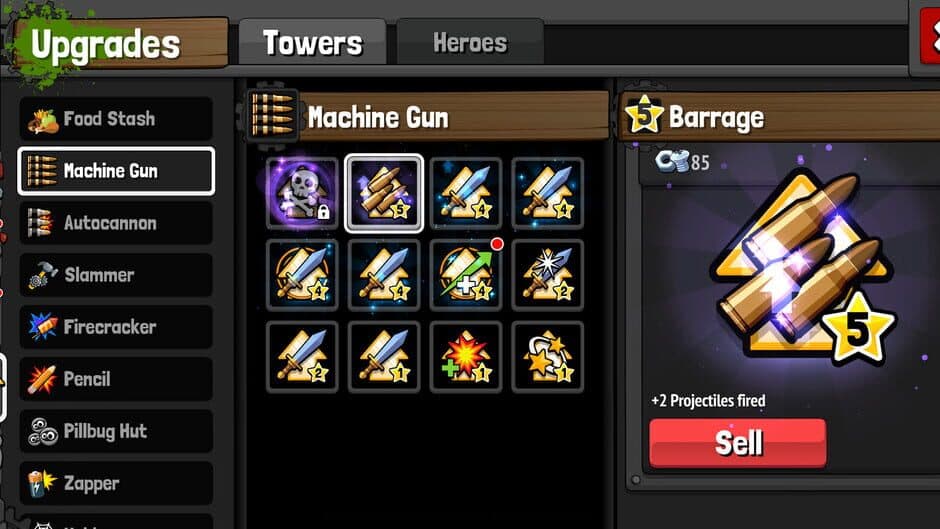Open the Slammer upgrades
The width and height of the screenshot is (940, 529).
coord(115,275)
